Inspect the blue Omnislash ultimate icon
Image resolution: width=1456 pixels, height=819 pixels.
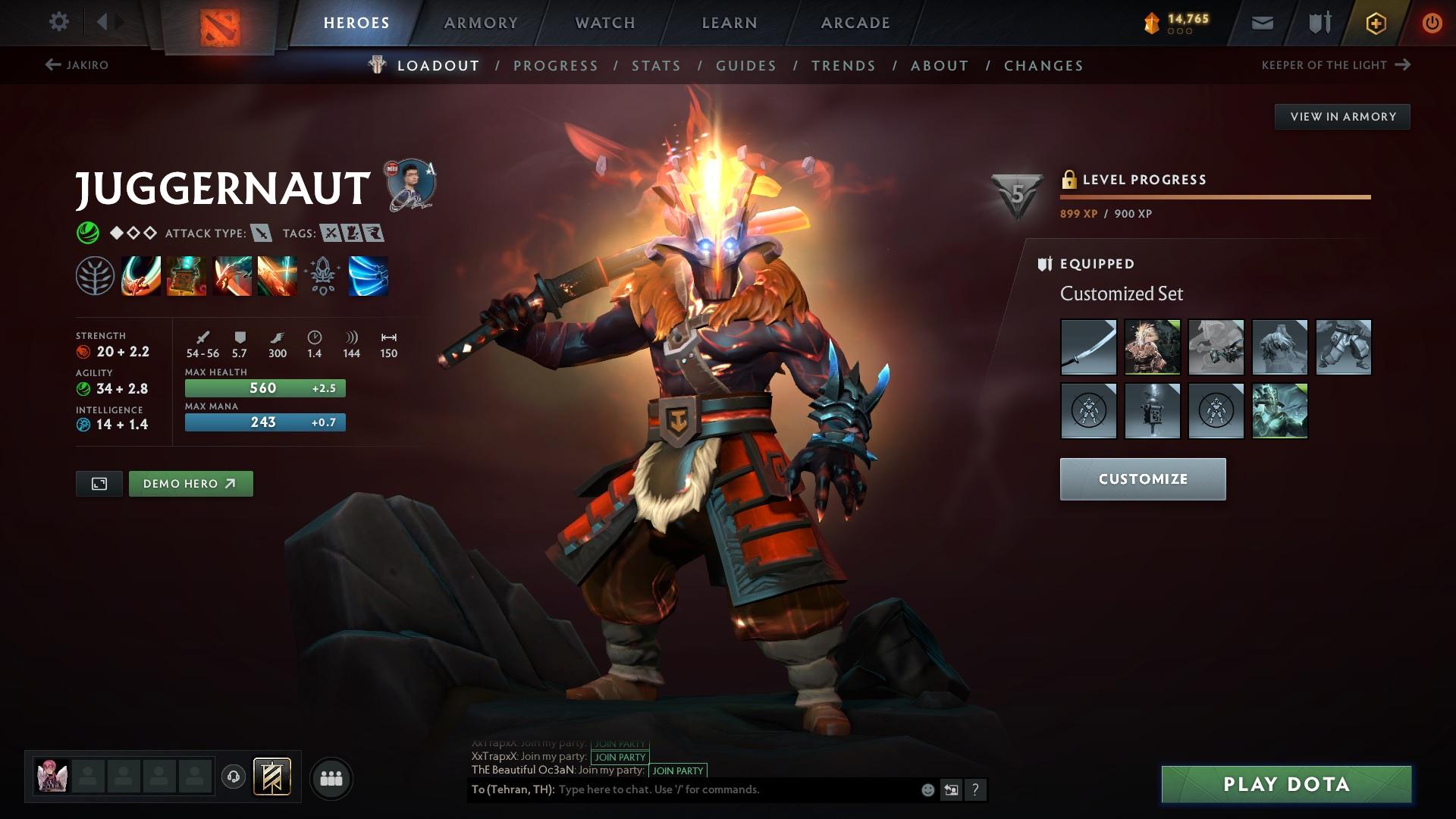368,277
